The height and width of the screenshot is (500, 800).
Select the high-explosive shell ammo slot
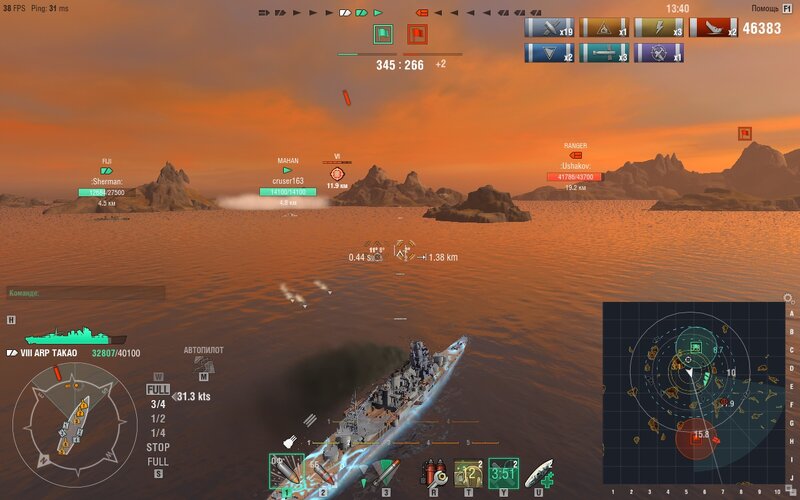point(286,471)
